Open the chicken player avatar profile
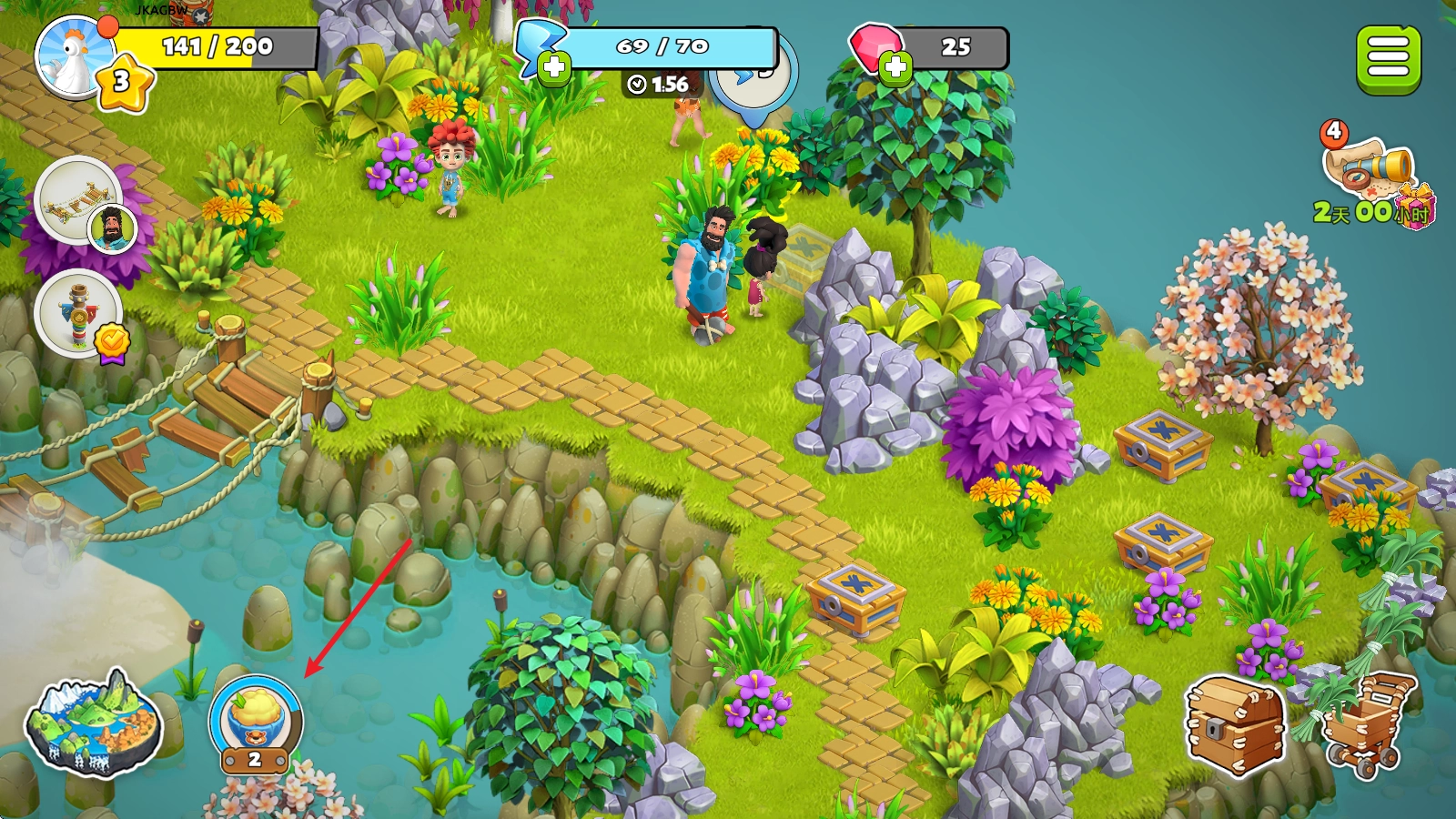The image size is (1456, 819). point(73,56)
